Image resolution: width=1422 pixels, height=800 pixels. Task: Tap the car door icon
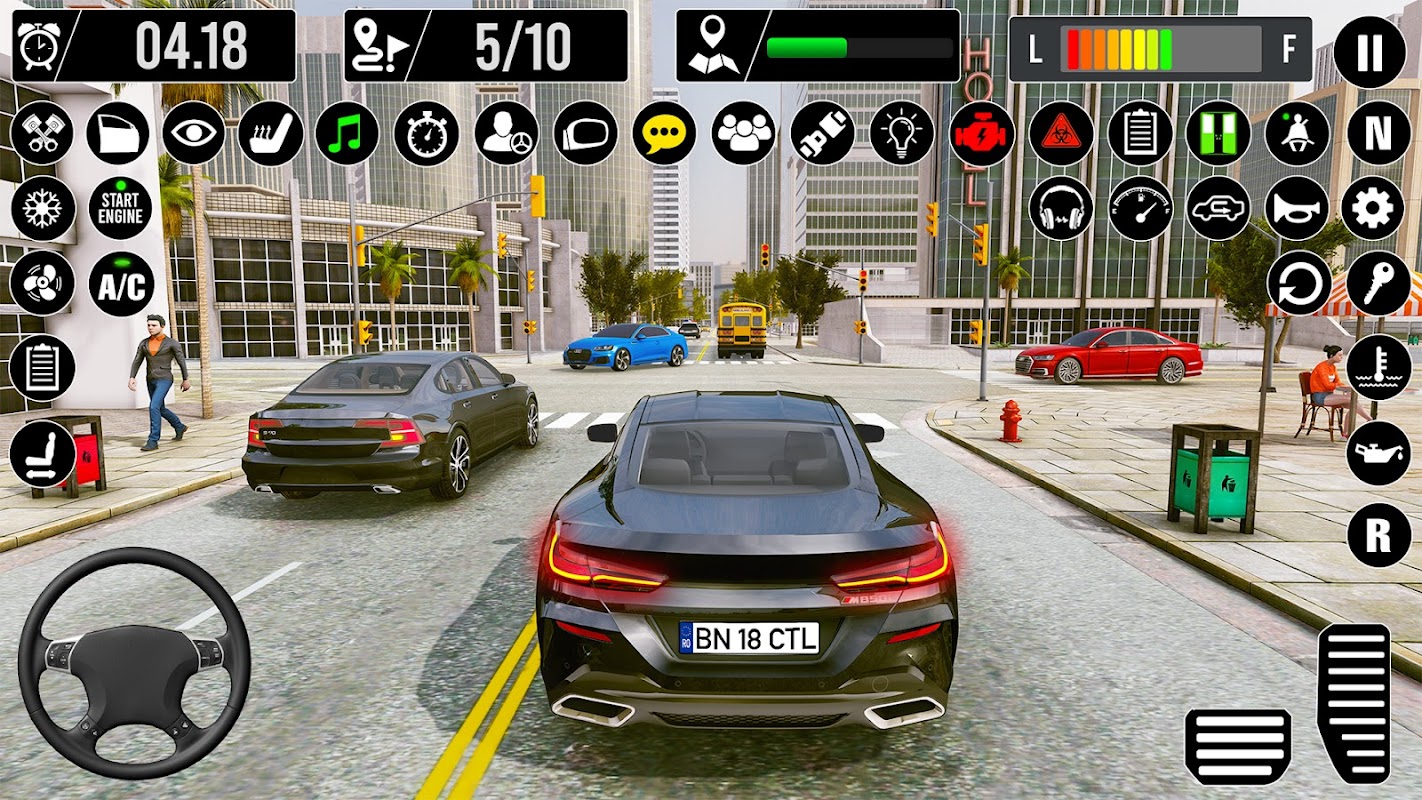pos(118,133)
